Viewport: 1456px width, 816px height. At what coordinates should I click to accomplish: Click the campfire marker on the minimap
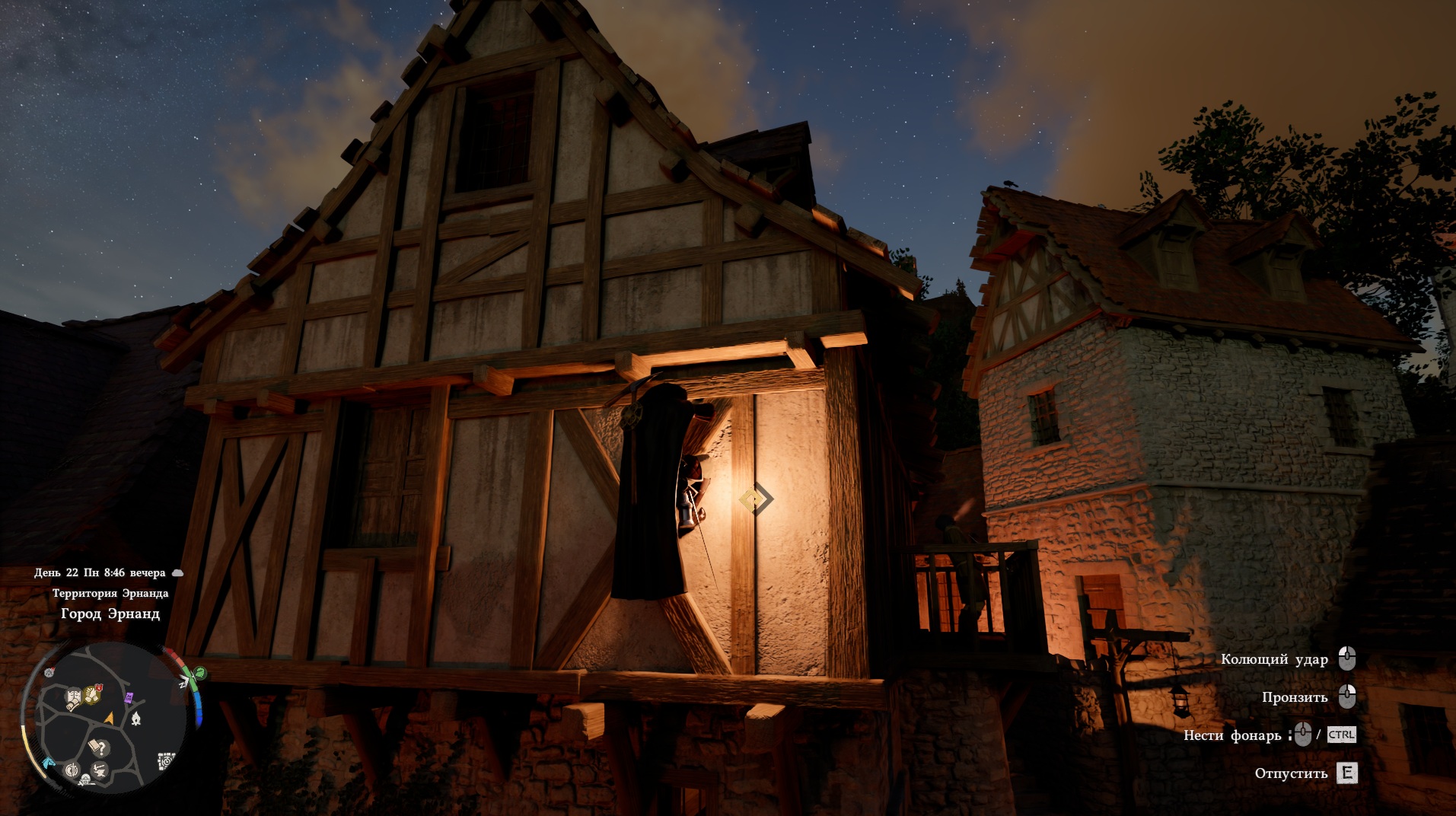pyautogui.click(x=135, y=719)
